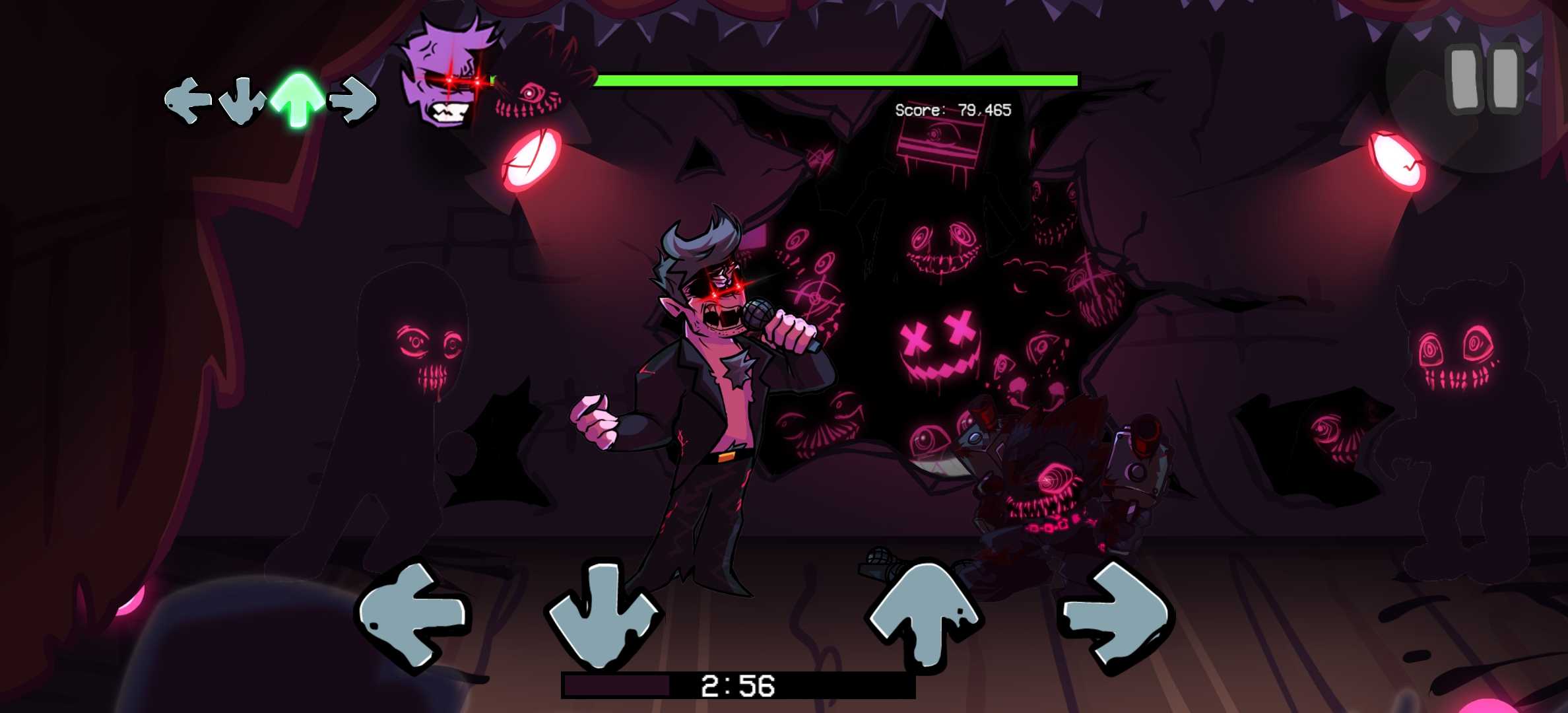This screenshot has width=1568, height=713.
Task: Strike the large right arrow note button
Action: [x=1115, y=615]
